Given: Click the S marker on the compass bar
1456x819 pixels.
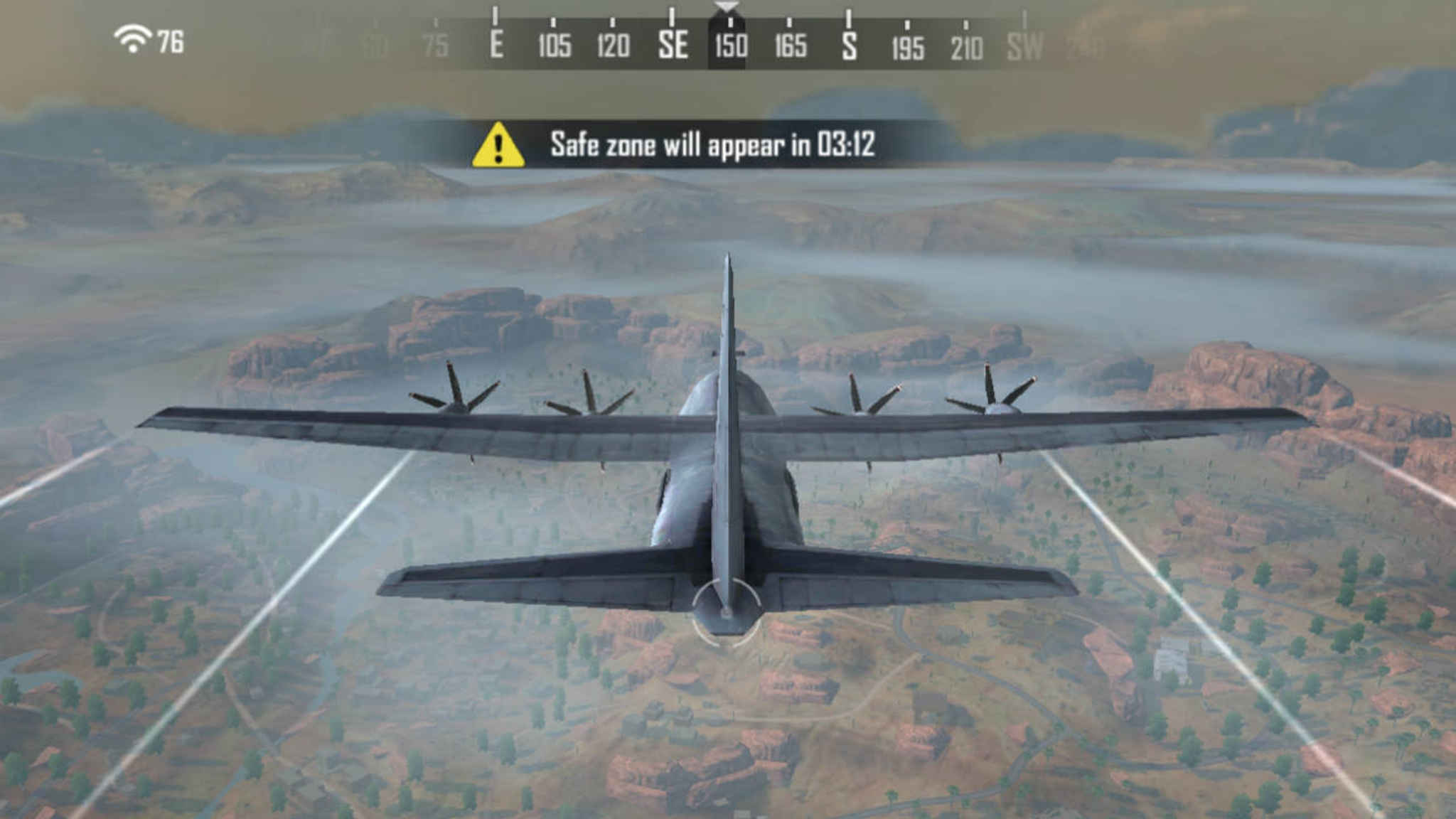Looking at the screenshot, I should 849,44.
